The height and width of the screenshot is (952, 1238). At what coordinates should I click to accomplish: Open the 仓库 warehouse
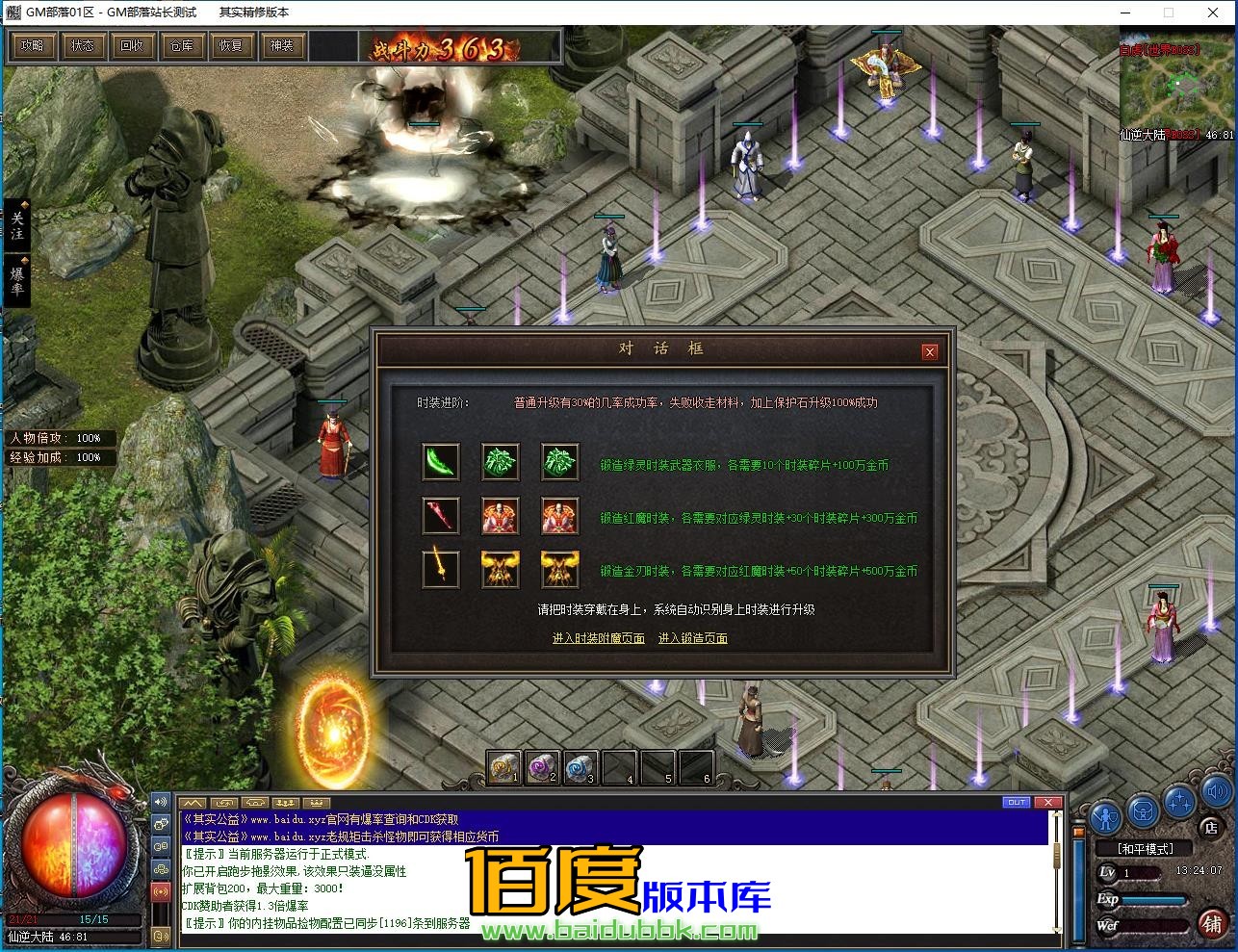pos(182,45)
